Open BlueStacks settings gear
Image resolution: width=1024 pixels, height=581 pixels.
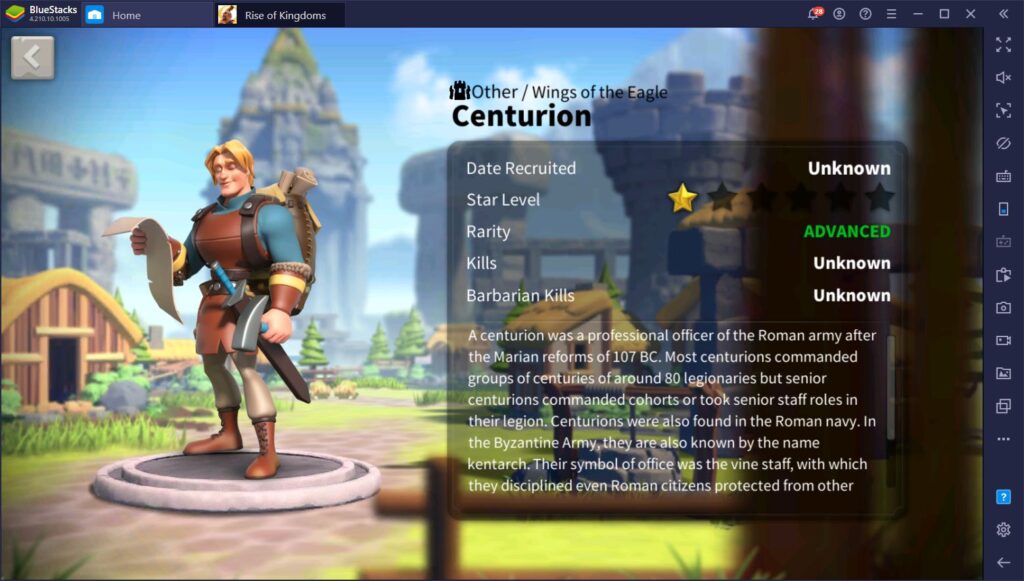(1003, 529)
